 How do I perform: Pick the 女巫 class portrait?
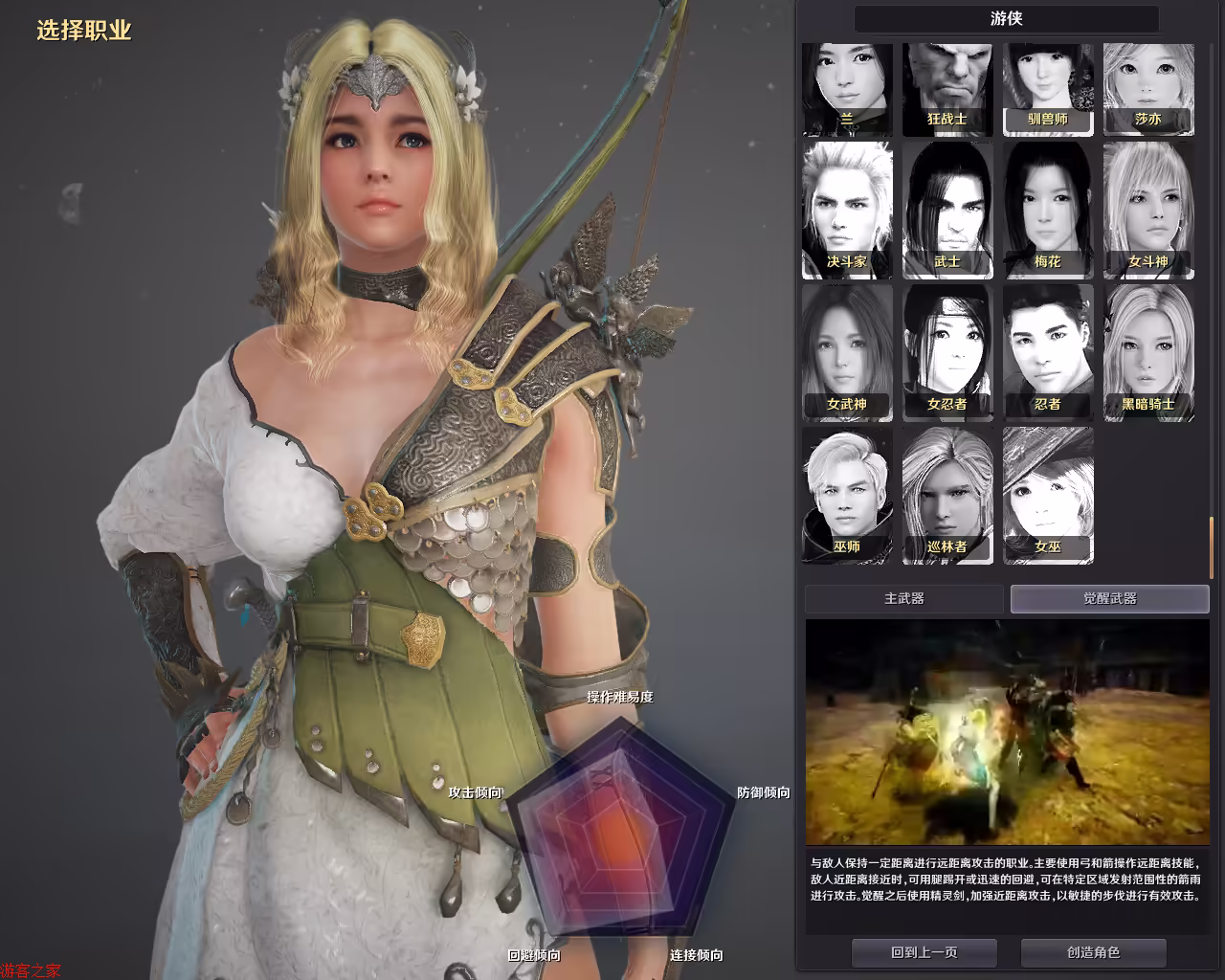pos(1048,495)
